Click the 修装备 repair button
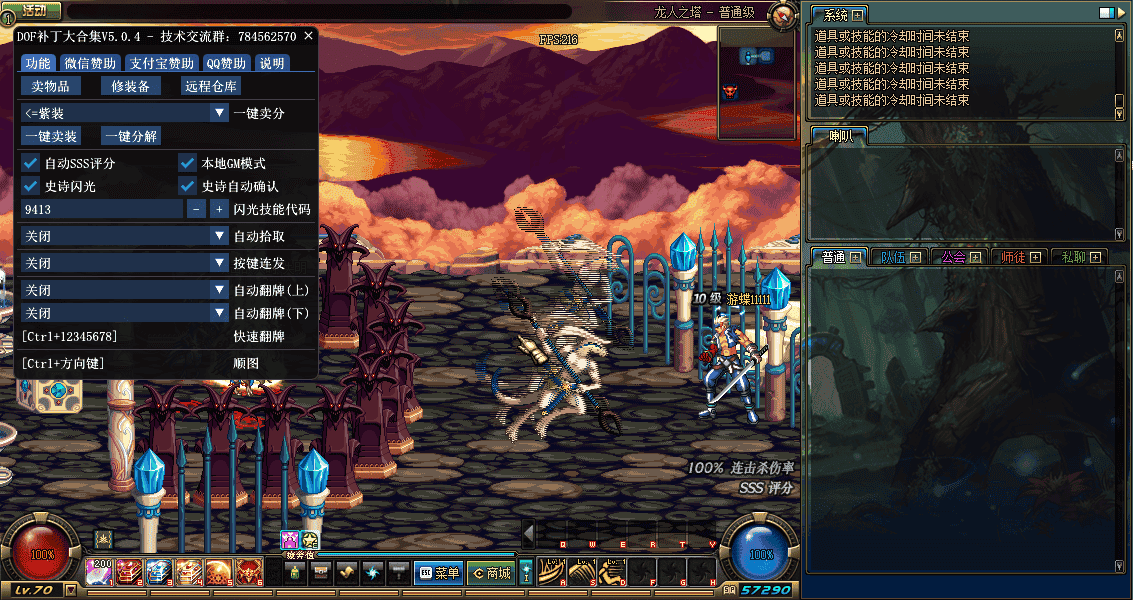The height and width of the screenshot is (600, 1133). 130,87
